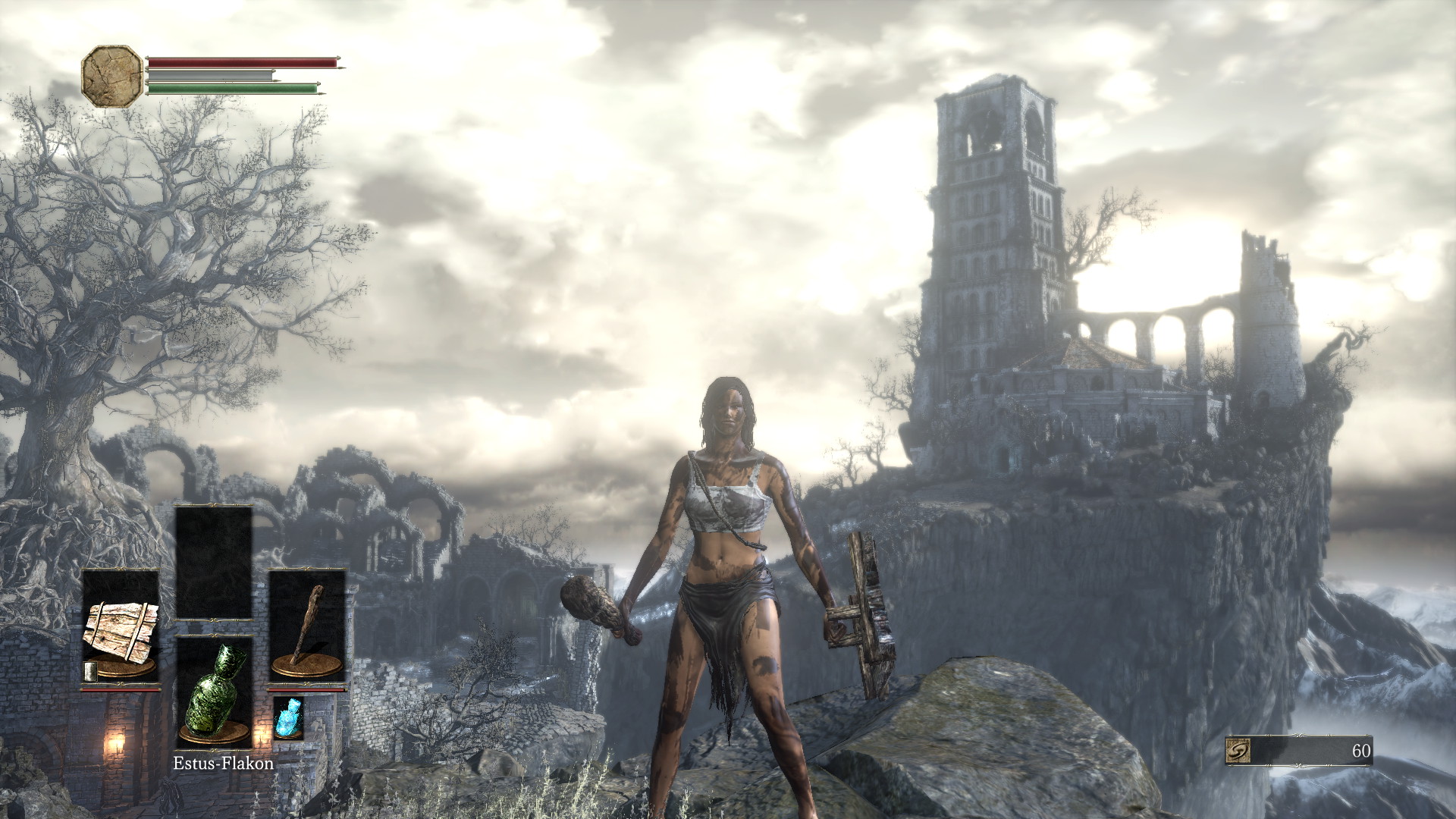Image resolution: width=1456 pixels, height=819 pixels.
Task: Click the cracked stone medallion badge top-left
Action: (111, 76)
